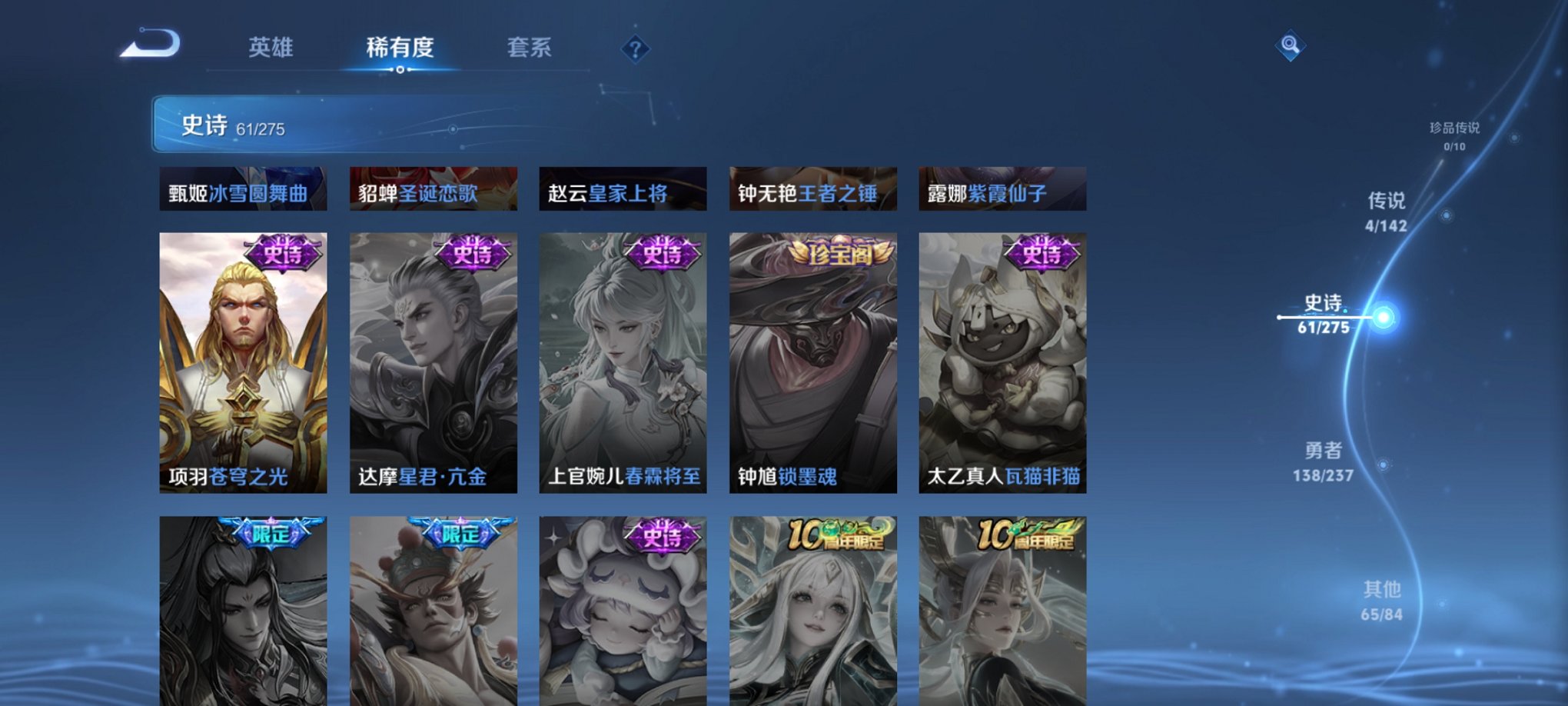This screenshot has width=1568, height=706.
Task: Open the 套系 tab
Action: [x=530, y=48]
